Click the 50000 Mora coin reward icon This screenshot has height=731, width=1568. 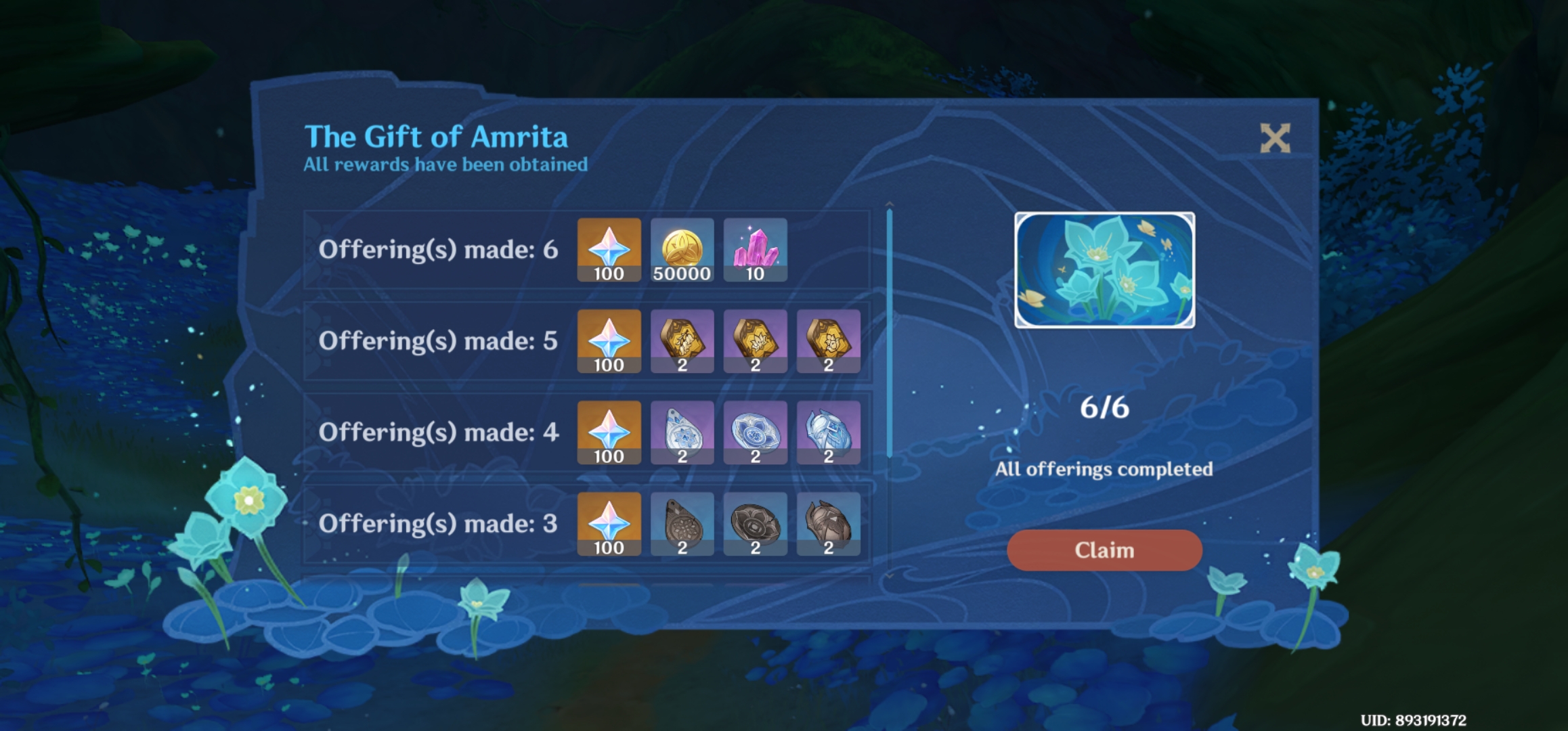coord(682,249)
